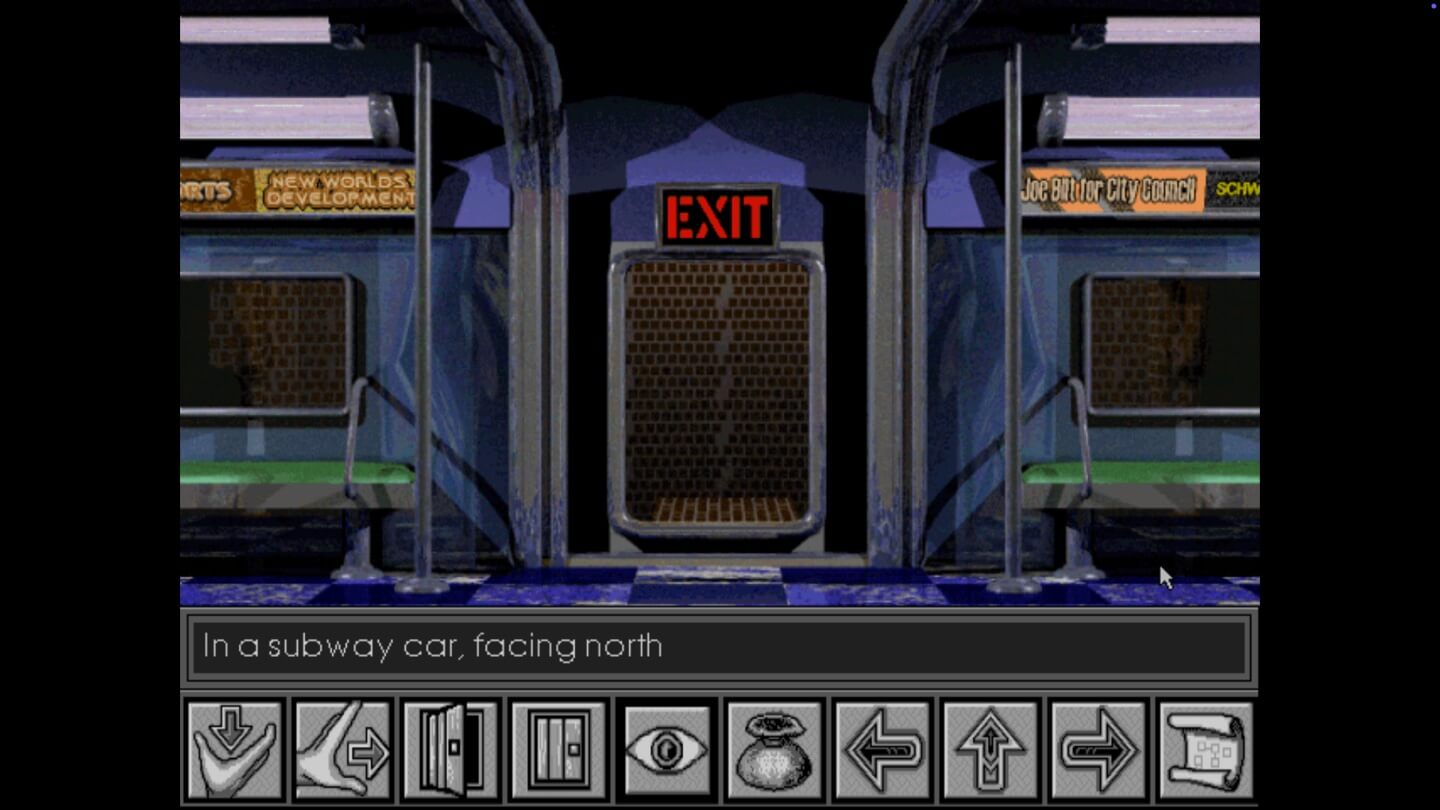
Task: Select the take hand tool
Action: click(x=232, y=748)
